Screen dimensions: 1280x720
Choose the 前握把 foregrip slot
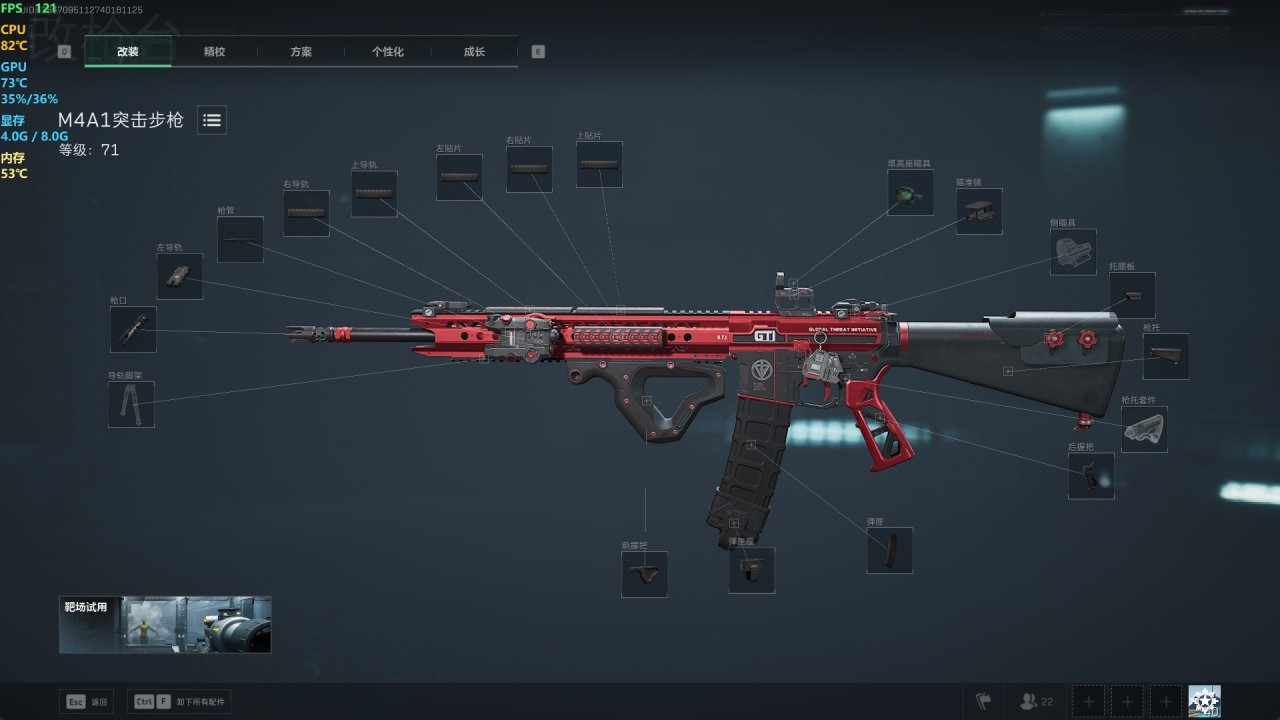click(644, 574)
